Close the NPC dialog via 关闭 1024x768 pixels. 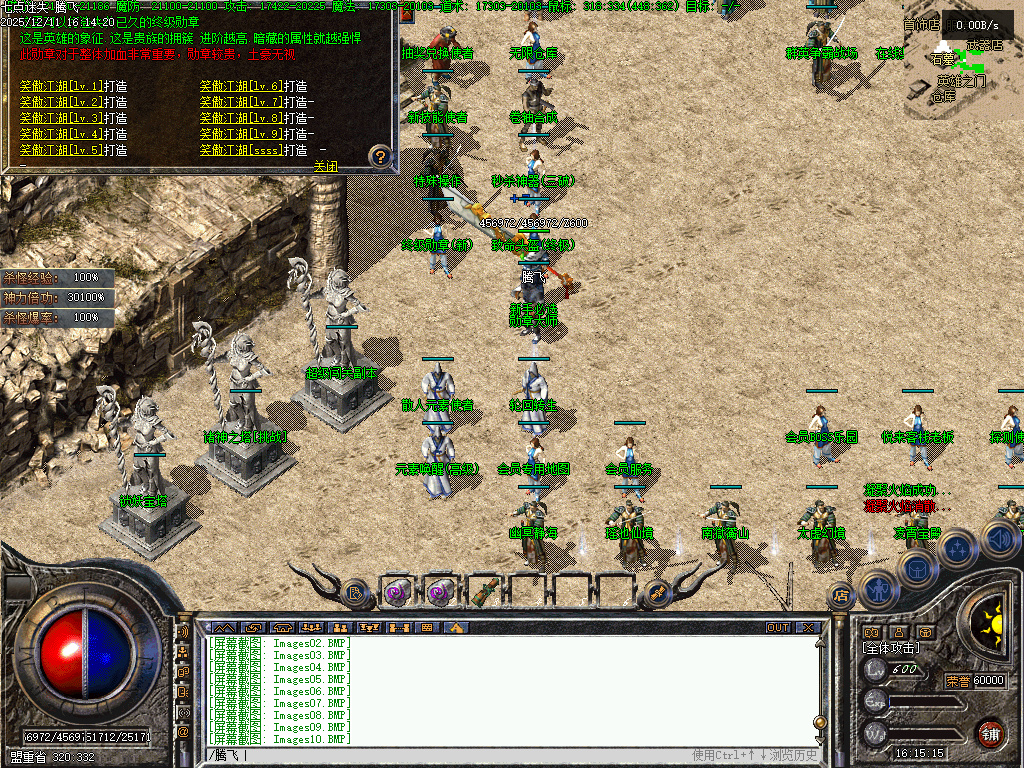[x=326, y=166]
